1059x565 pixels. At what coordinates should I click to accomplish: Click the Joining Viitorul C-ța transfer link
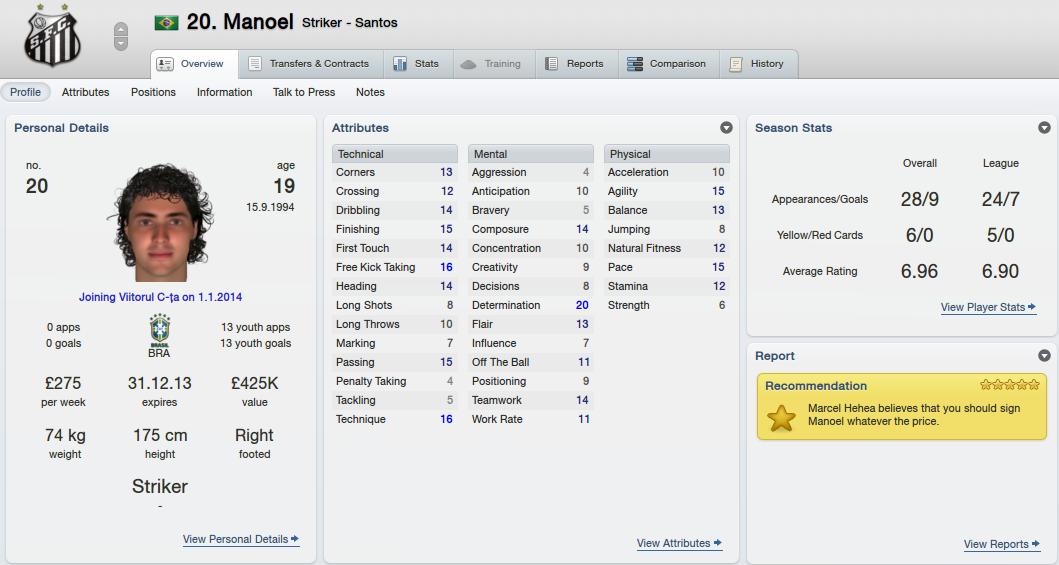coord(160,297)
